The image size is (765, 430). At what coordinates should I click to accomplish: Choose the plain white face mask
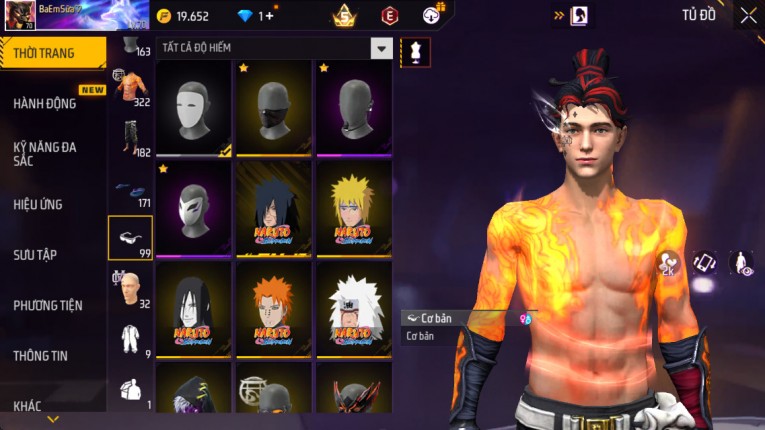coord(194,107)
